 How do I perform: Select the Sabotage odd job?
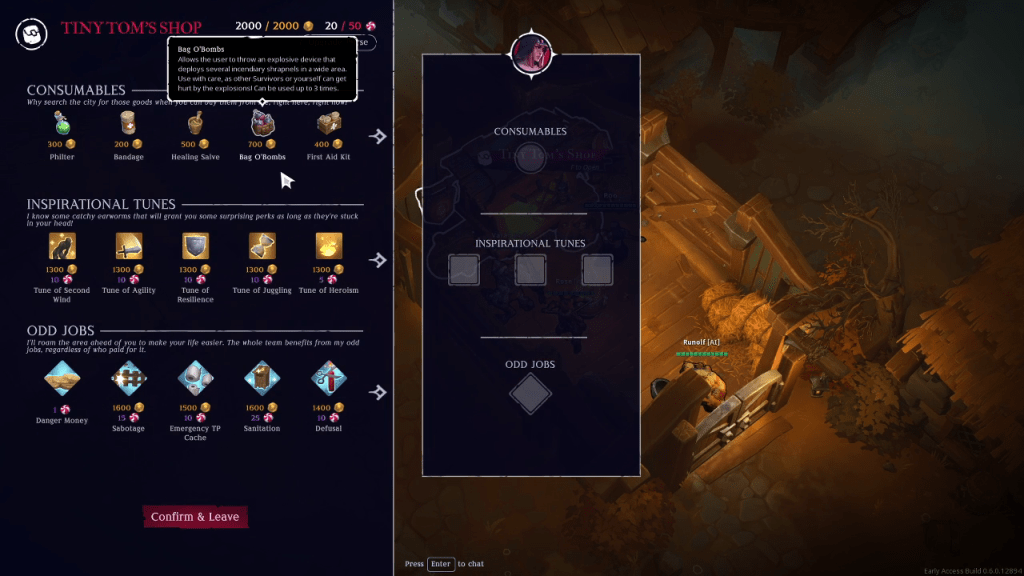(x=128, y=378)
